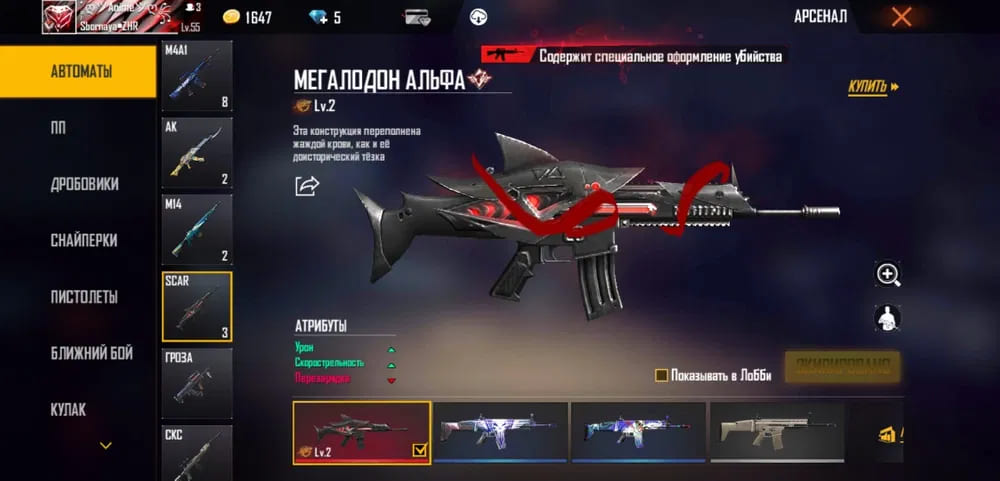Close the Arsenal screen with the X
Screen dimensions: 1000x481
coord(901,16)
